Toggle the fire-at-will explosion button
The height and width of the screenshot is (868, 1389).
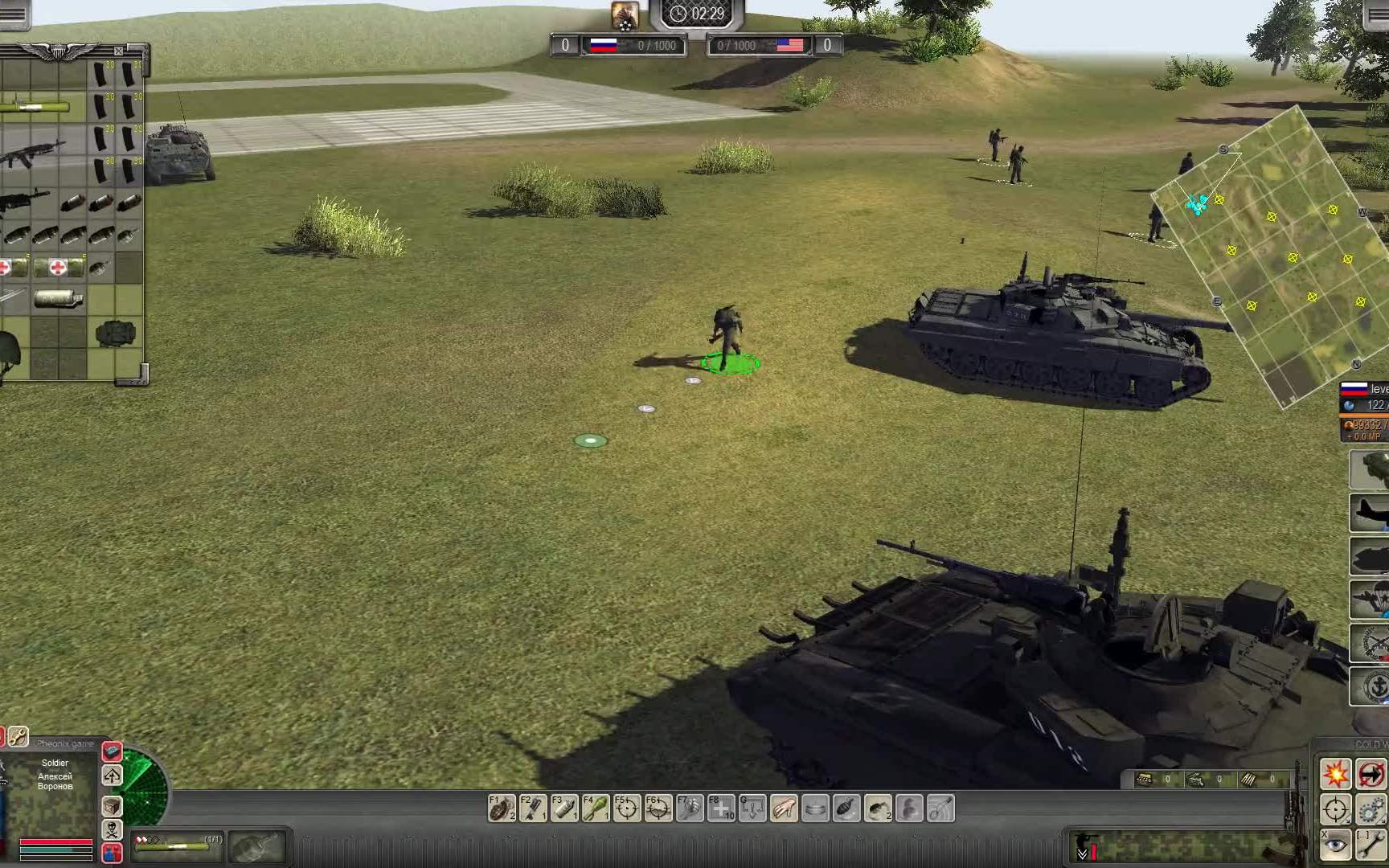pyautogui.click(x=1335, y=775)
